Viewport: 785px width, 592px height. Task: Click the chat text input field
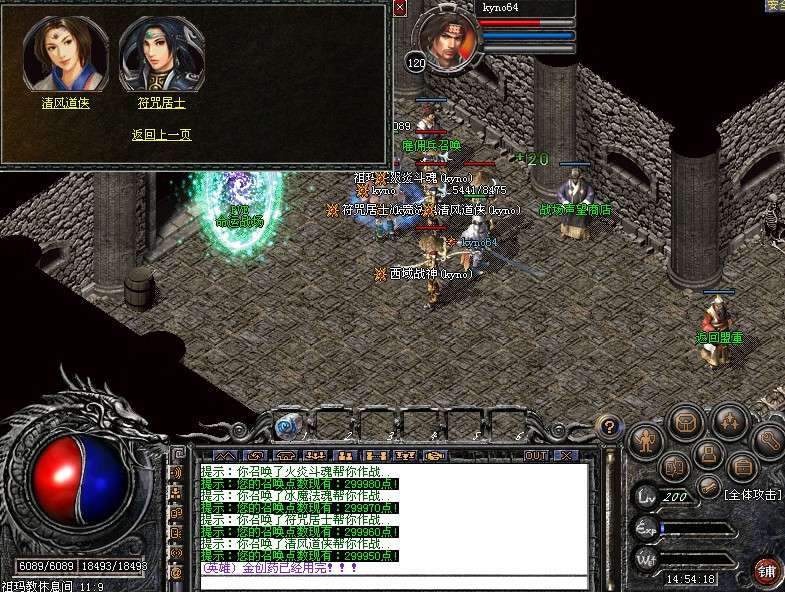(390, 582)
